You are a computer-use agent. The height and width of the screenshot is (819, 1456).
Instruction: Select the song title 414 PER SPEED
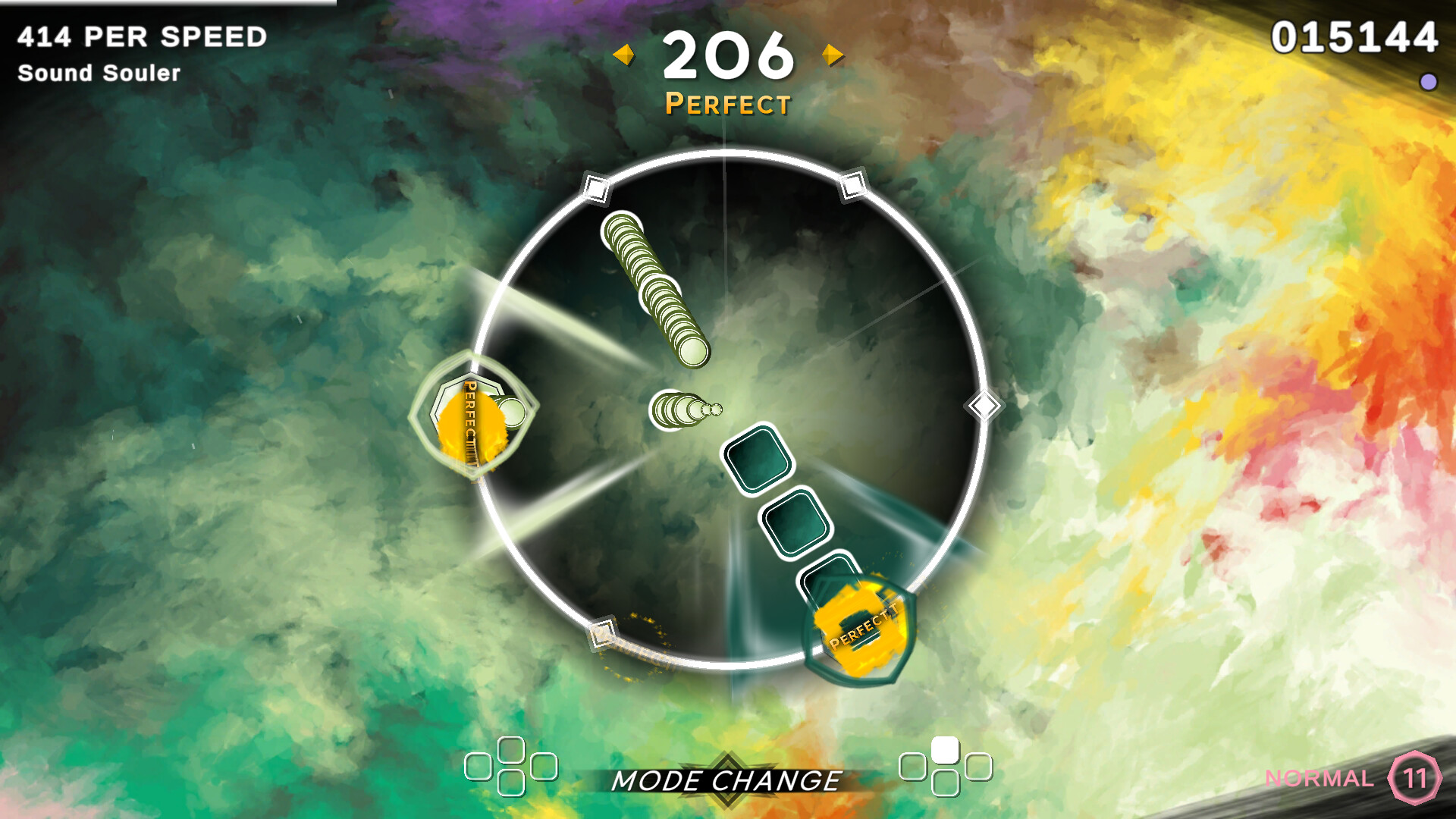[x=142, y=34]
